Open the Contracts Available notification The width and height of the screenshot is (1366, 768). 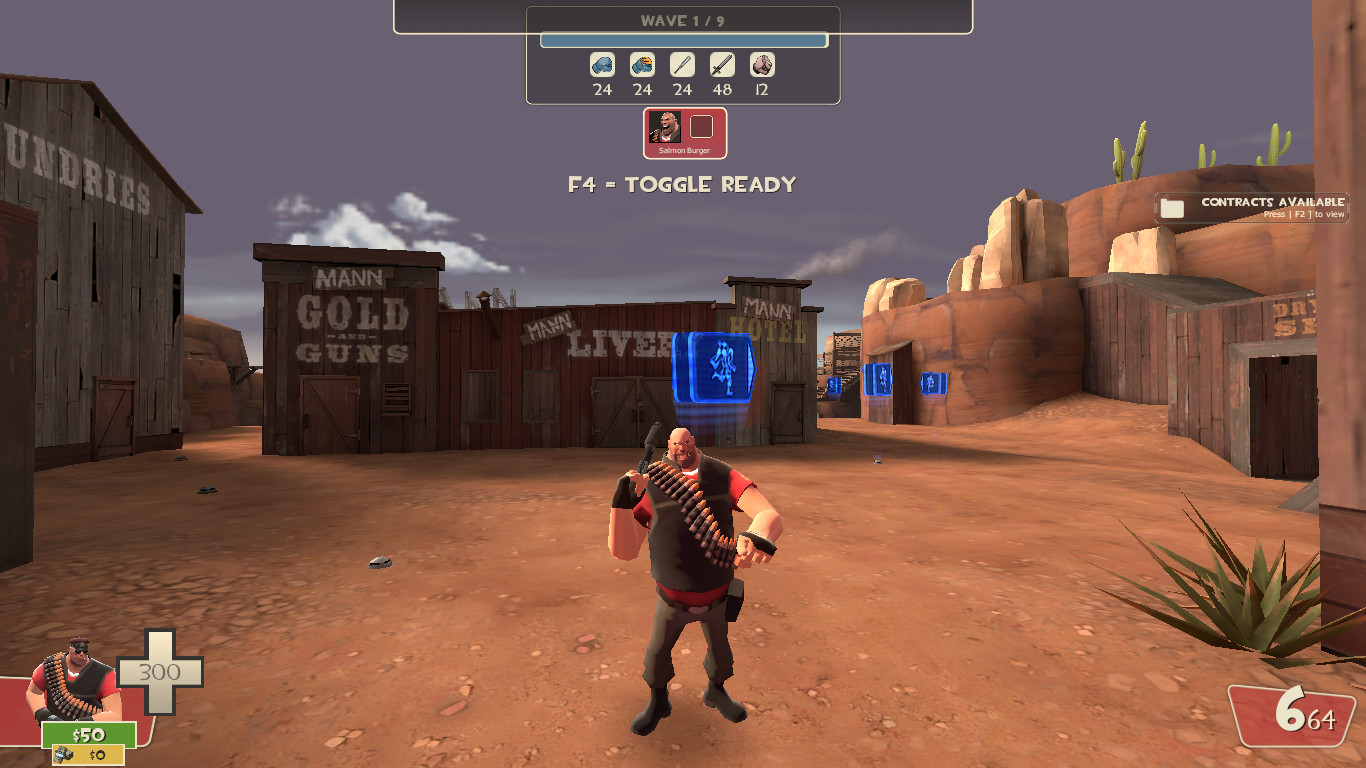(1250, 207)
